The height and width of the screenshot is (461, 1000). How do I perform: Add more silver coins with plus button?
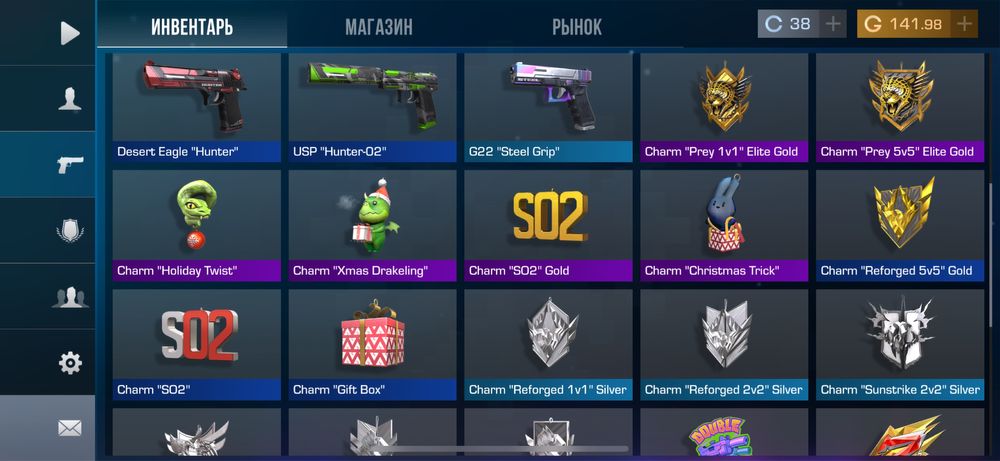pyautogui.click(x=834, y=24)
